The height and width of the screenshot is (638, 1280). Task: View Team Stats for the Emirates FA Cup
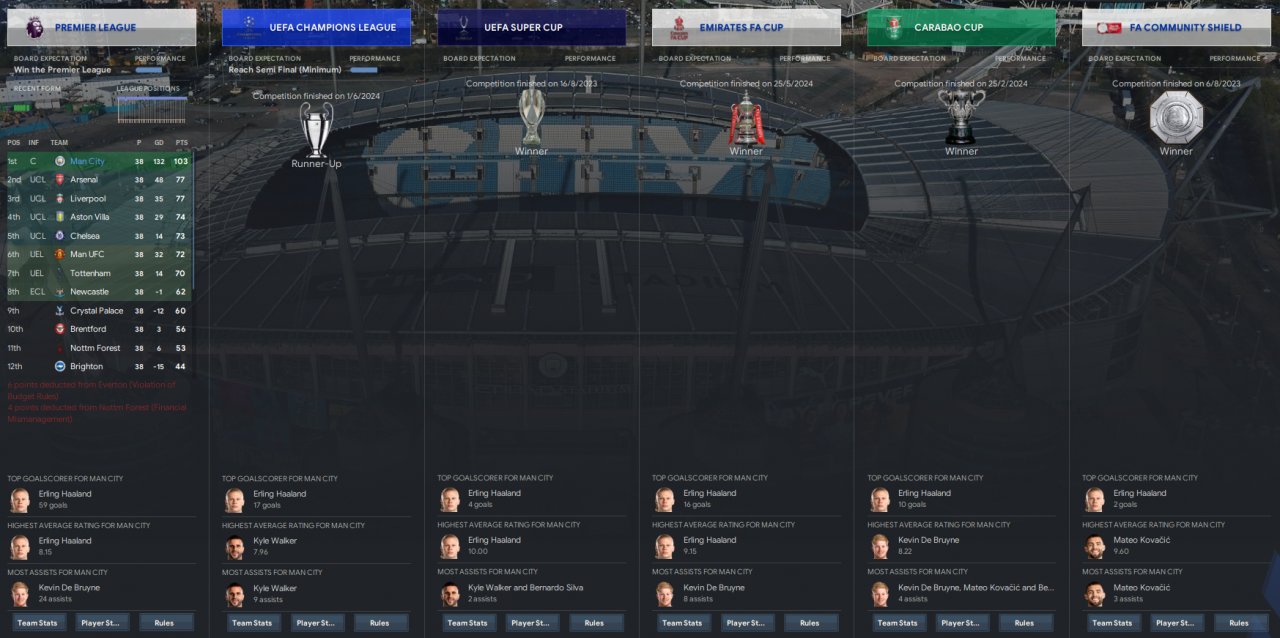pos(683,623)
